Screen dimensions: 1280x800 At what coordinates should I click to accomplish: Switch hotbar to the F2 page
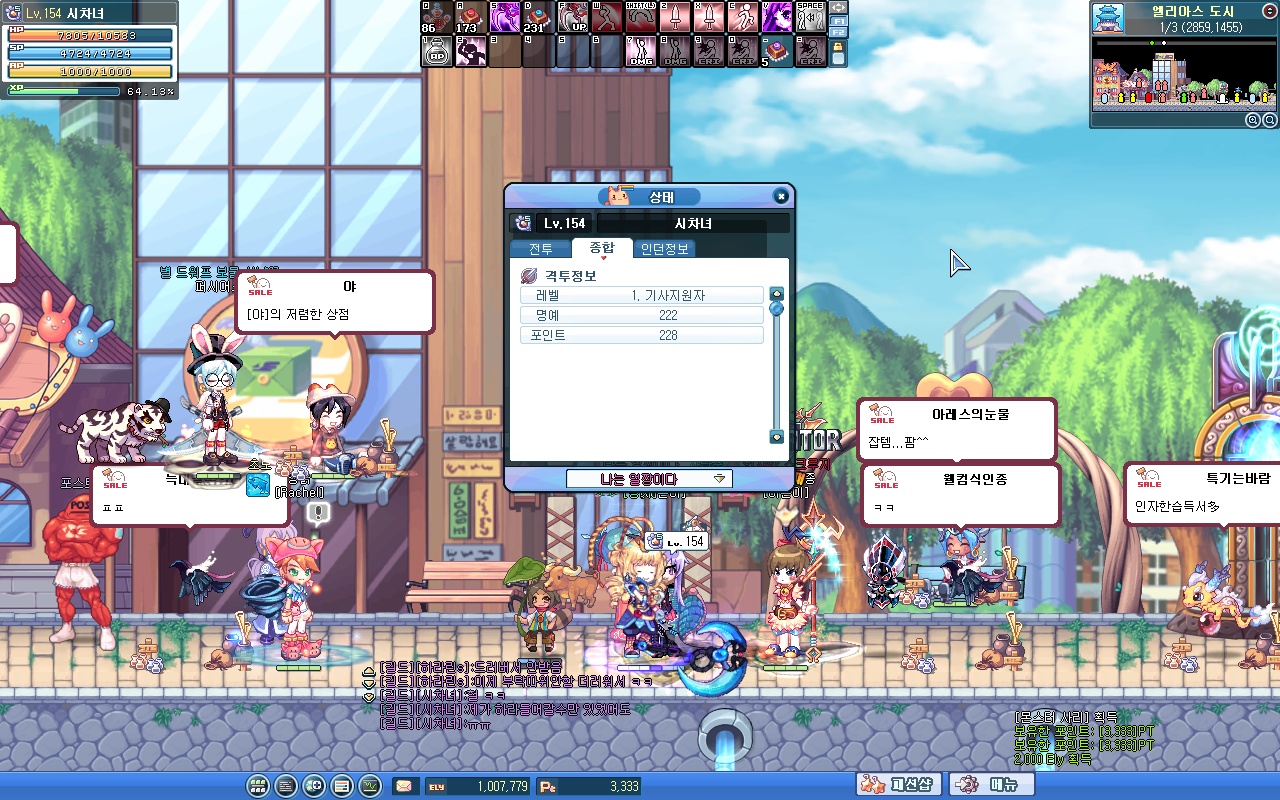[838, 33]
